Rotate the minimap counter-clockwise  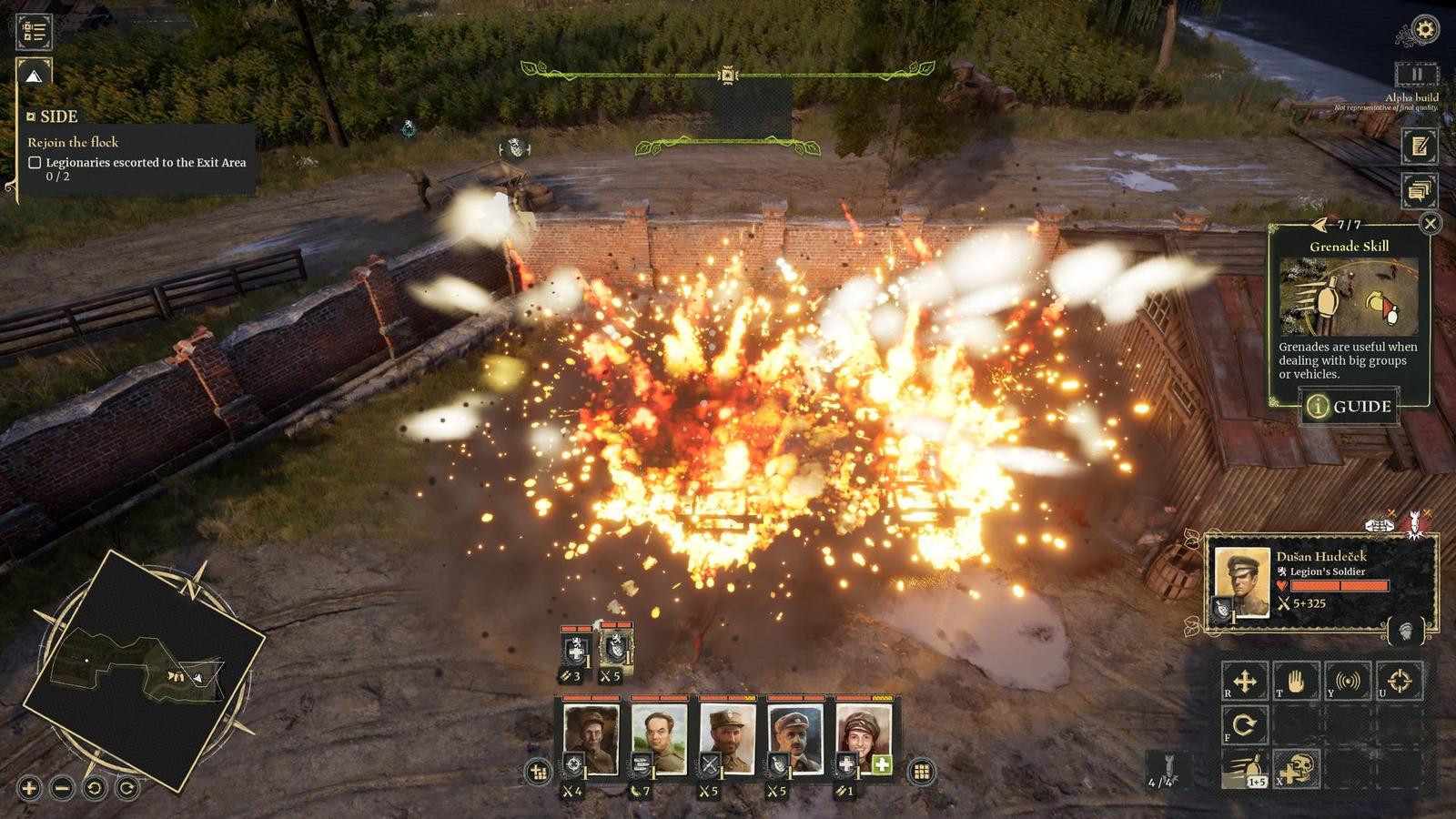pos(95,788)
